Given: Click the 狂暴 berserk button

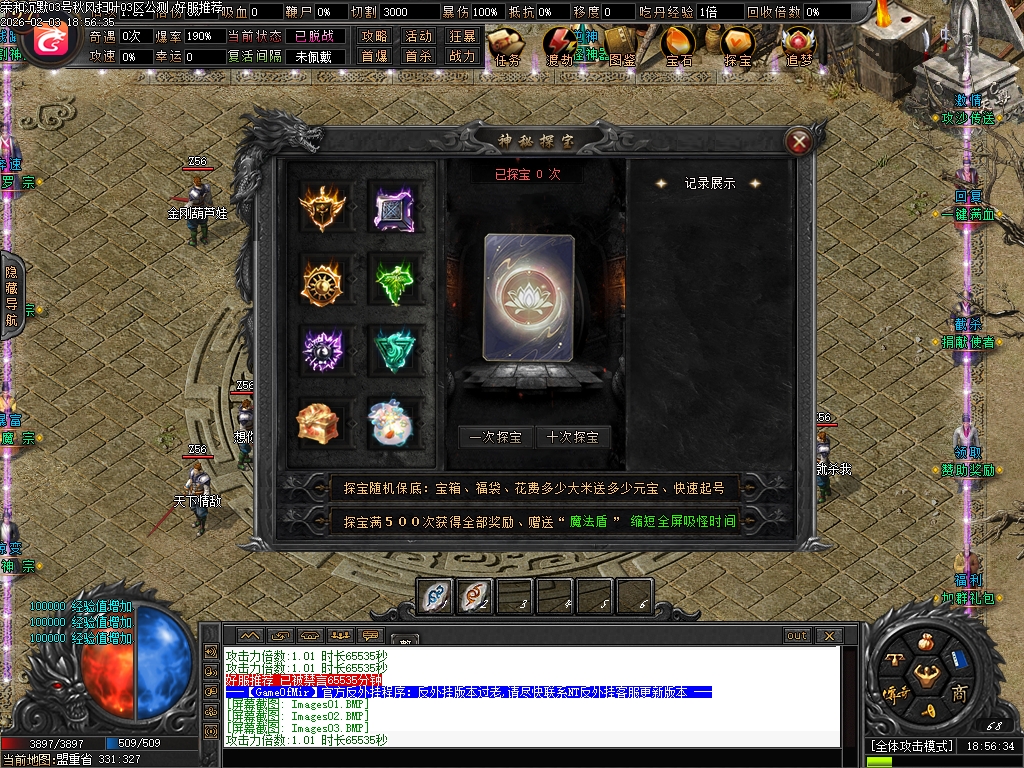Looking at the screenshot, I should pyautogui.click(x=462, y=36).
